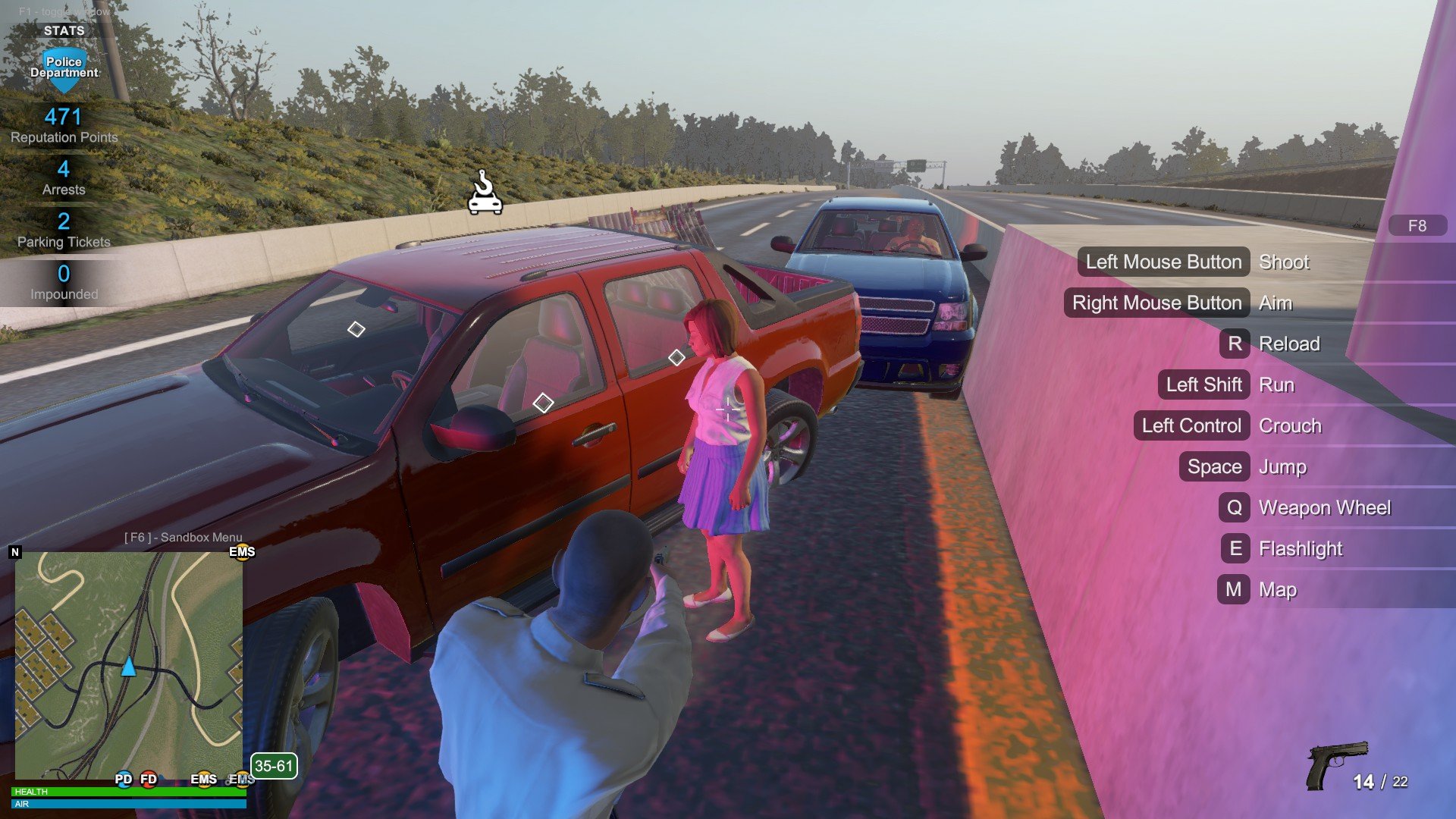
Task: Click the minimap
Action: coord(129,664)
